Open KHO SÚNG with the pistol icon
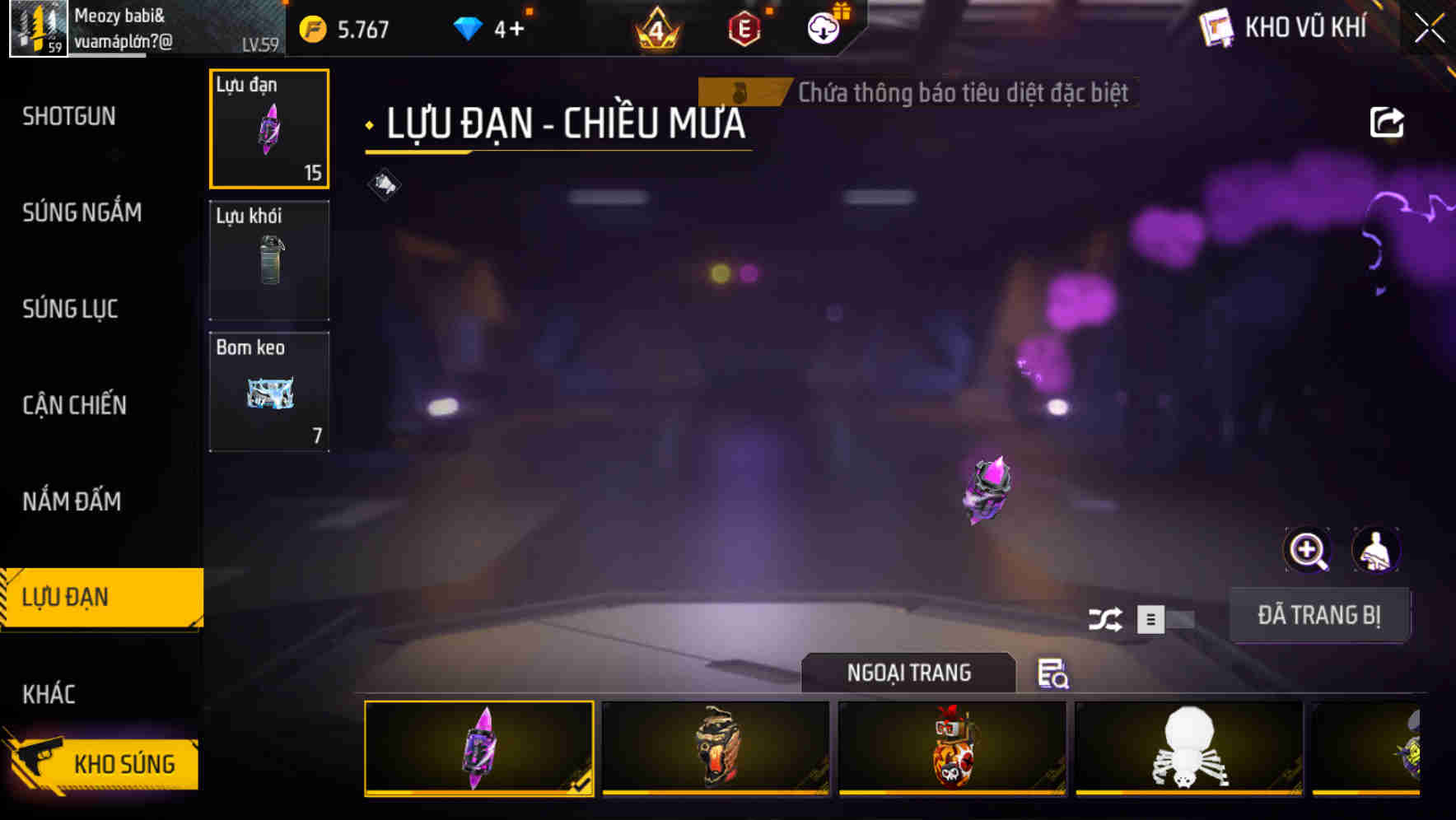Image resolution: width=1456 pixels, height=820 pixels. click(101, 762)
